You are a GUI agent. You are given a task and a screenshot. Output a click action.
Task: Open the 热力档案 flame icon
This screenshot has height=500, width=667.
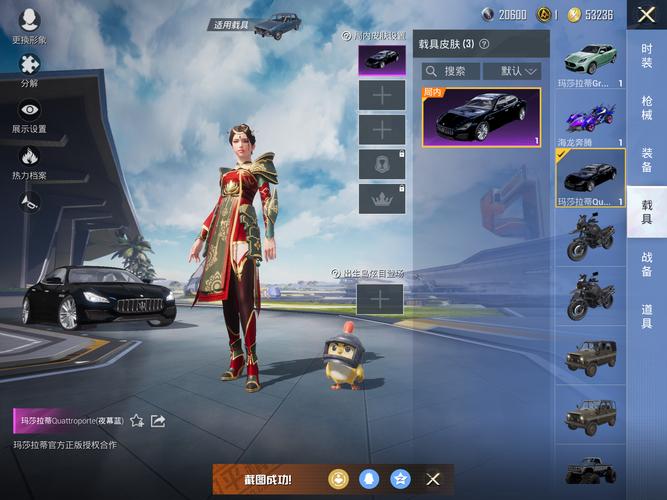pos(29,161)
